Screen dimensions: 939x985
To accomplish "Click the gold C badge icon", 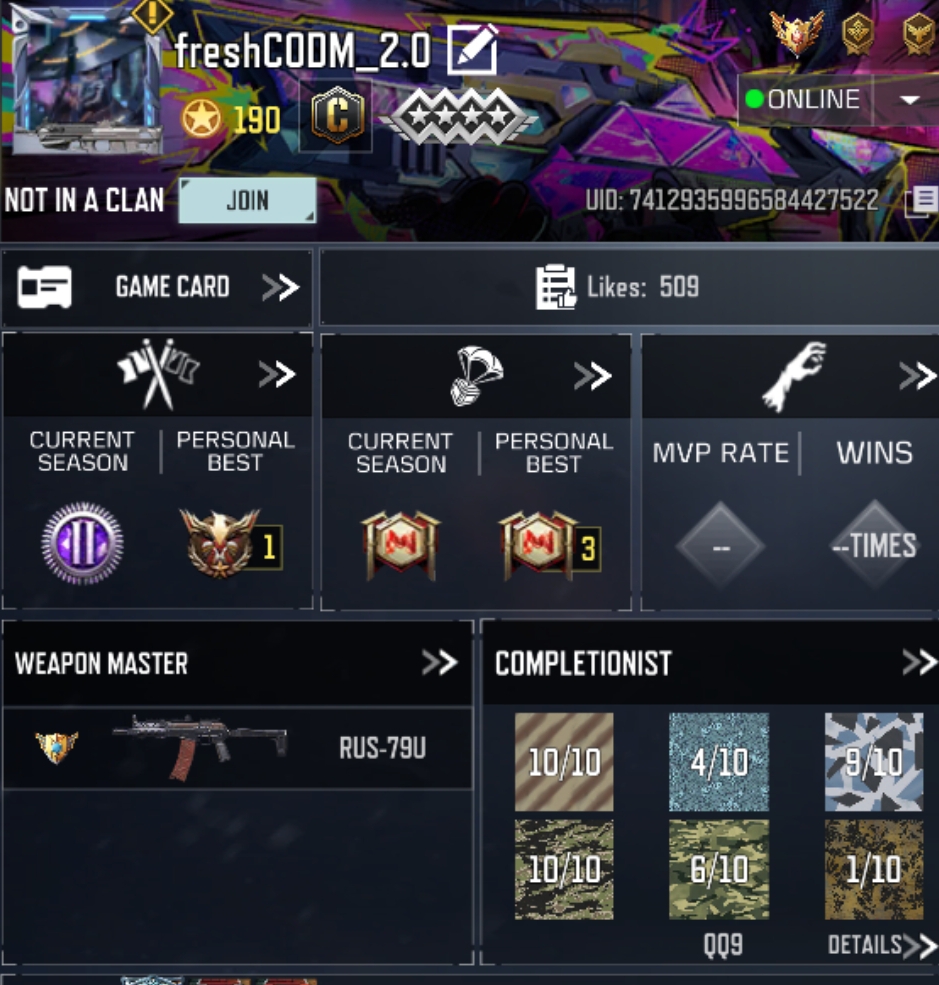I will coord(336,117).
